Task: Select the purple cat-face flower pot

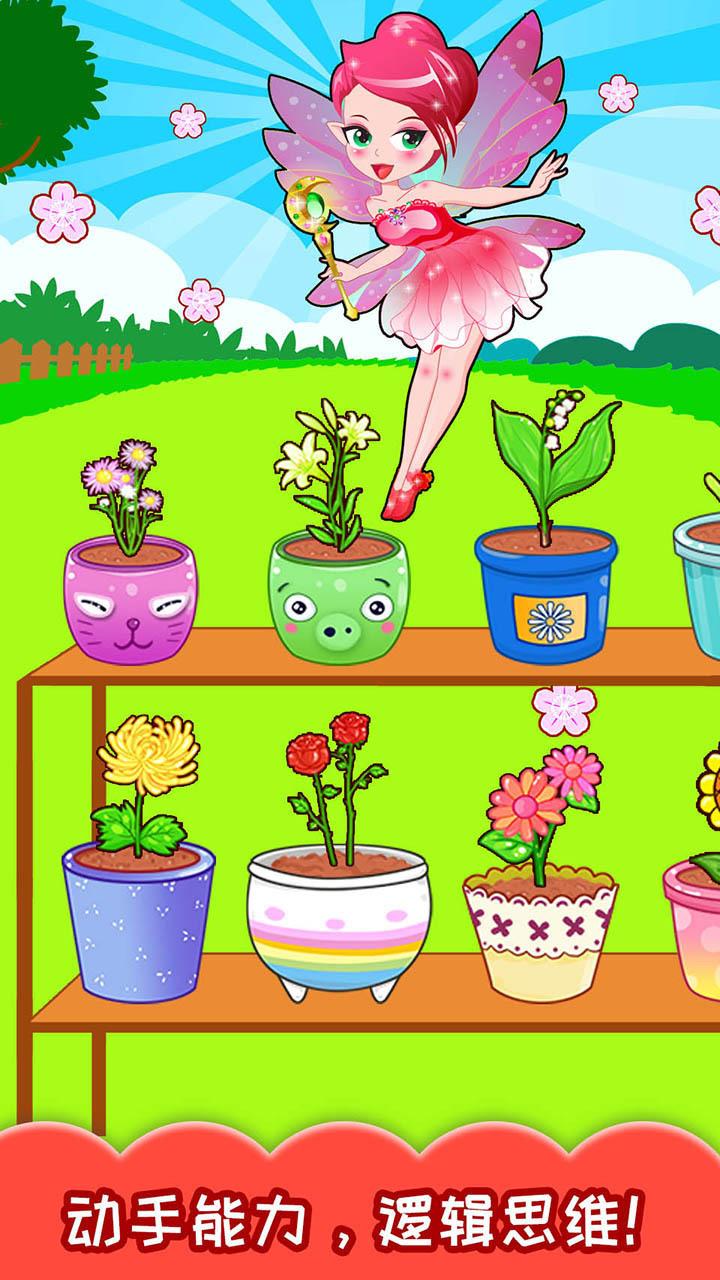Action: pyautogui.click(x=131, y=597)
